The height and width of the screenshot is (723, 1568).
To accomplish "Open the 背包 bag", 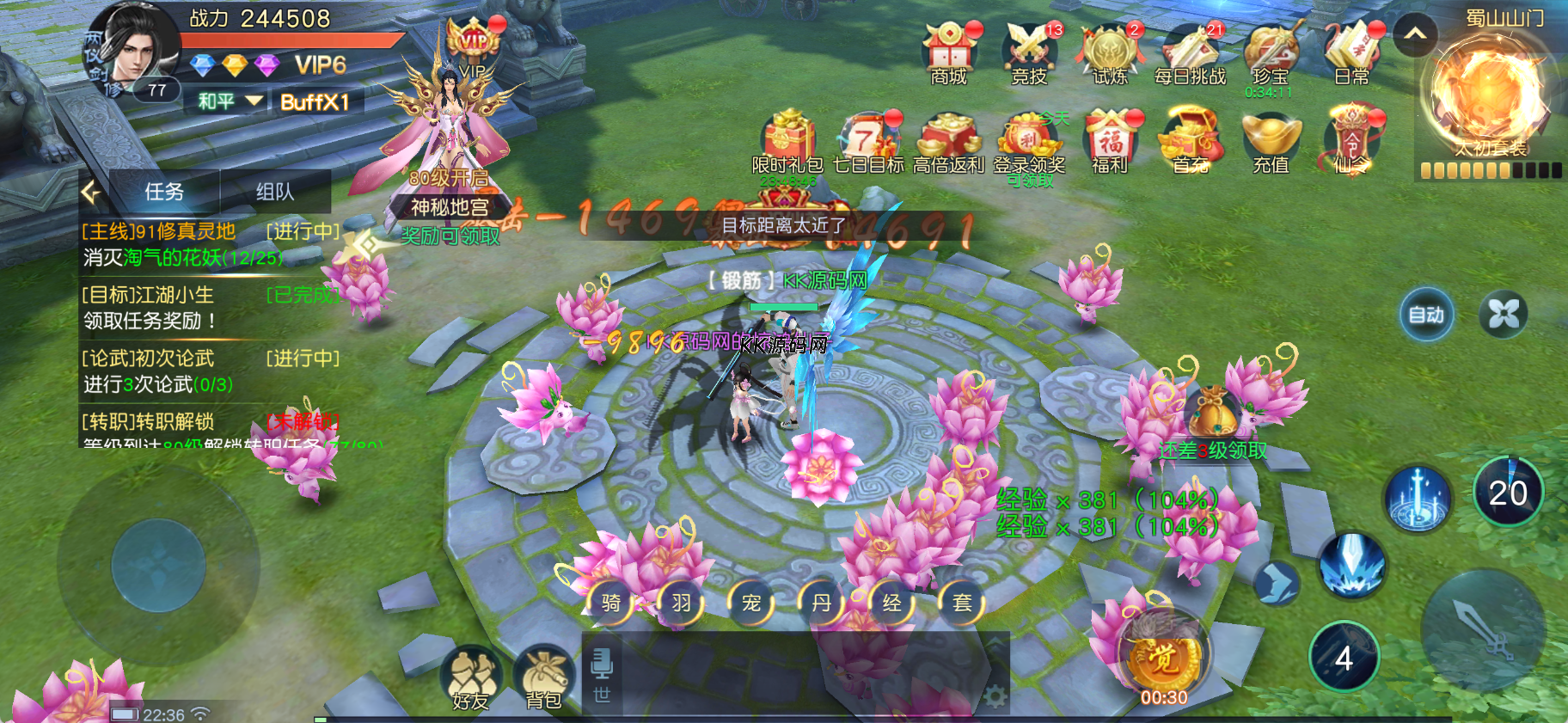I will pyautogui.click(x=543, y=677).
